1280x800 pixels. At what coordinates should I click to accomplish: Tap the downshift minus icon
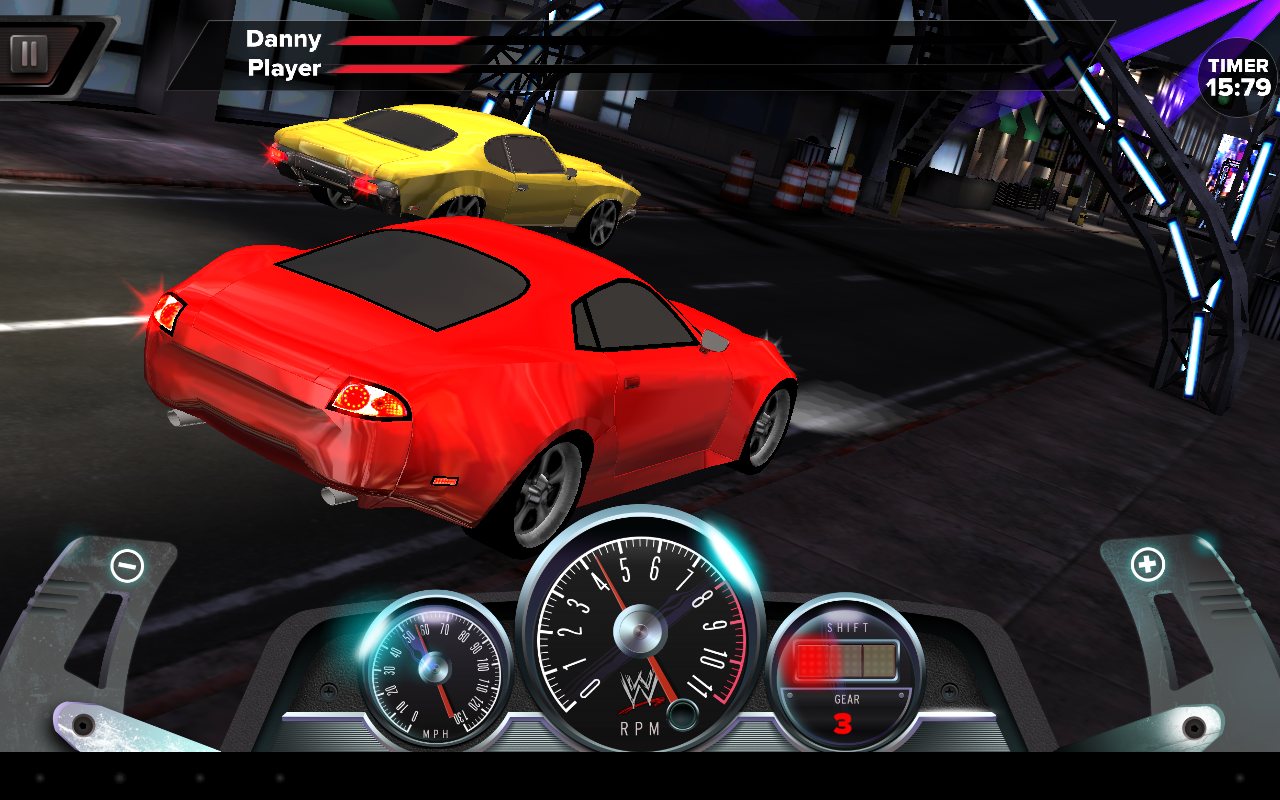point(124,566)
